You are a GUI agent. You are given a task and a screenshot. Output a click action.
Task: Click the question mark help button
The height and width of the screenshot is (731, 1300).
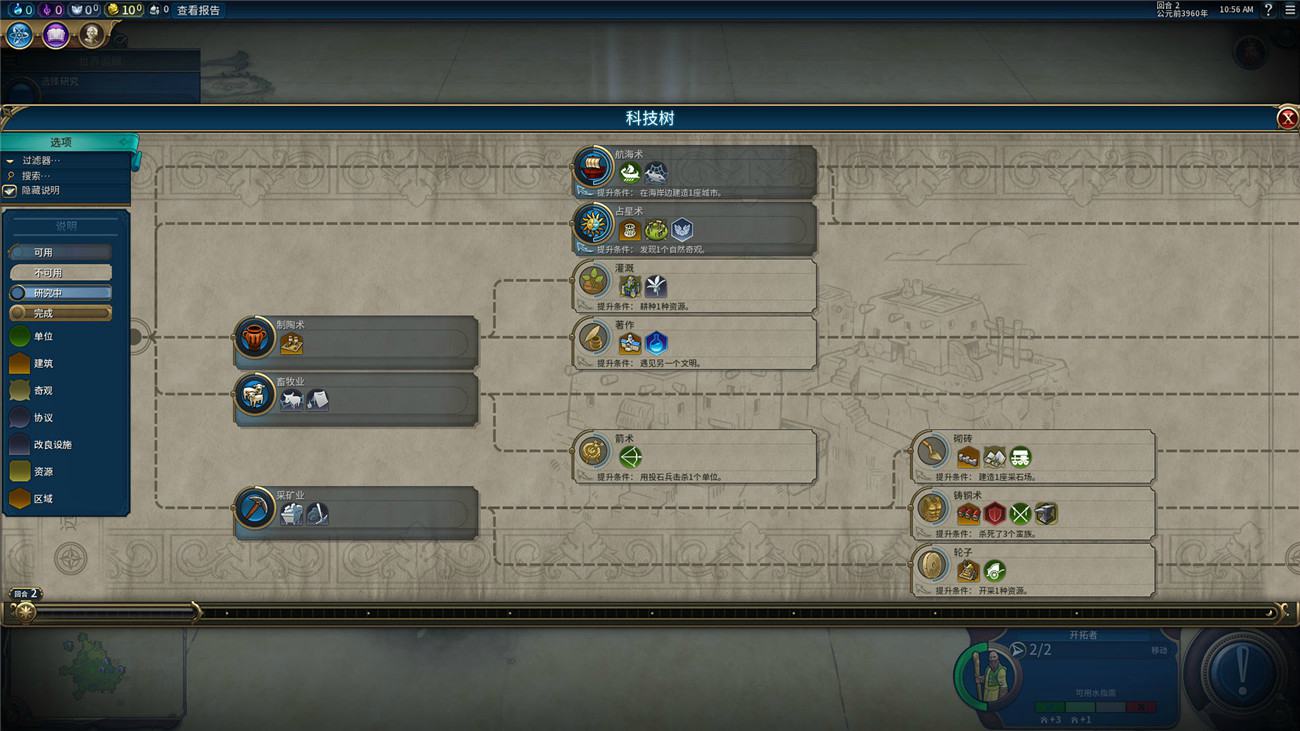pos(1268,10)
